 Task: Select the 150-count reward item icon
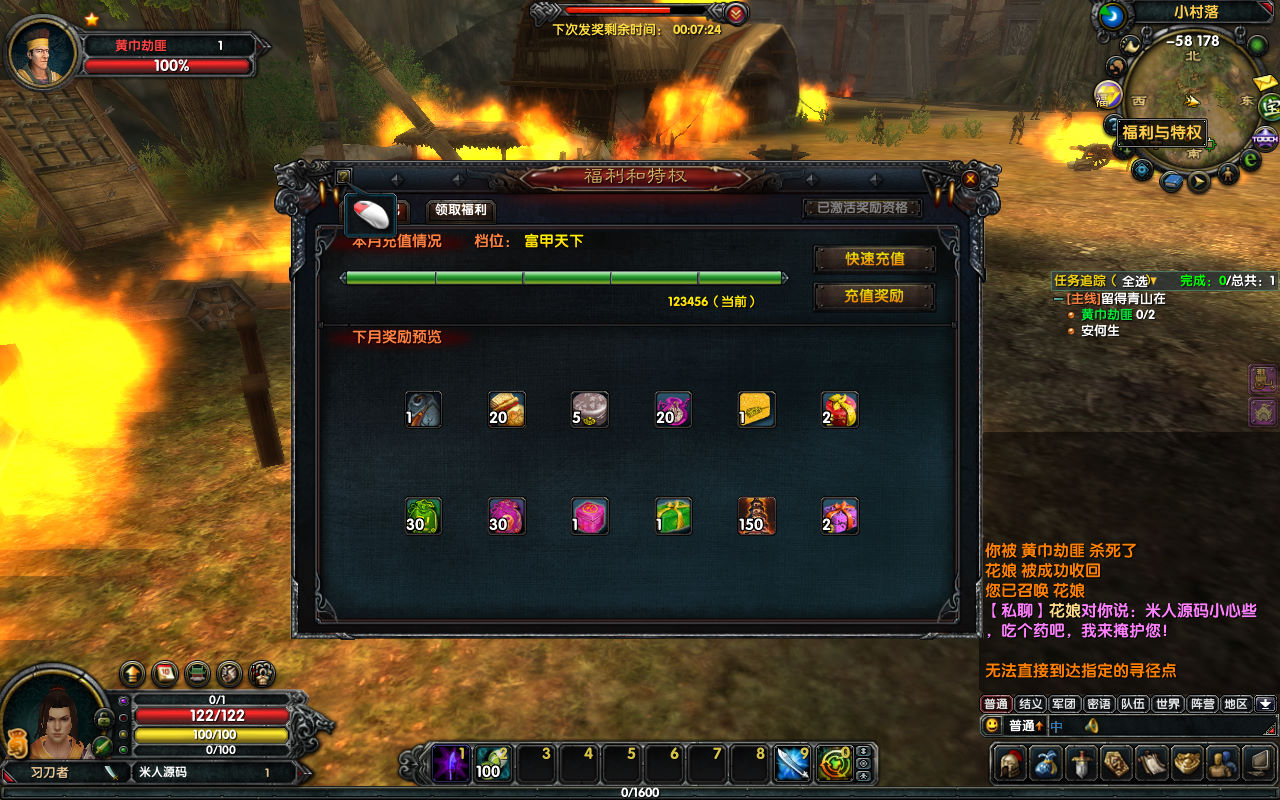click(756, 516)
